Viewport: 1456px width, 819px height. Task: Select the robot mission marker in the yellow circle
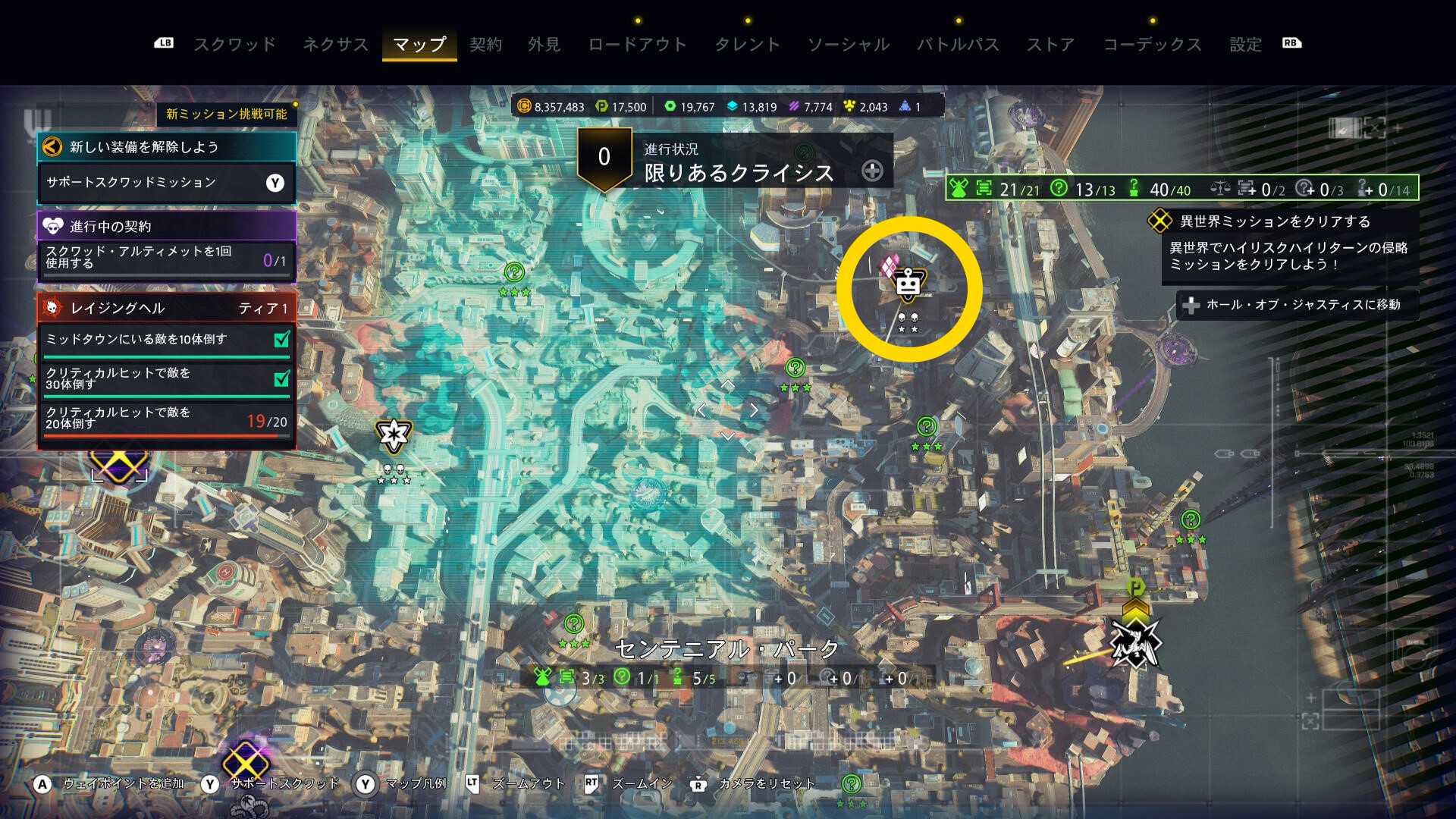tap(908, 286)
